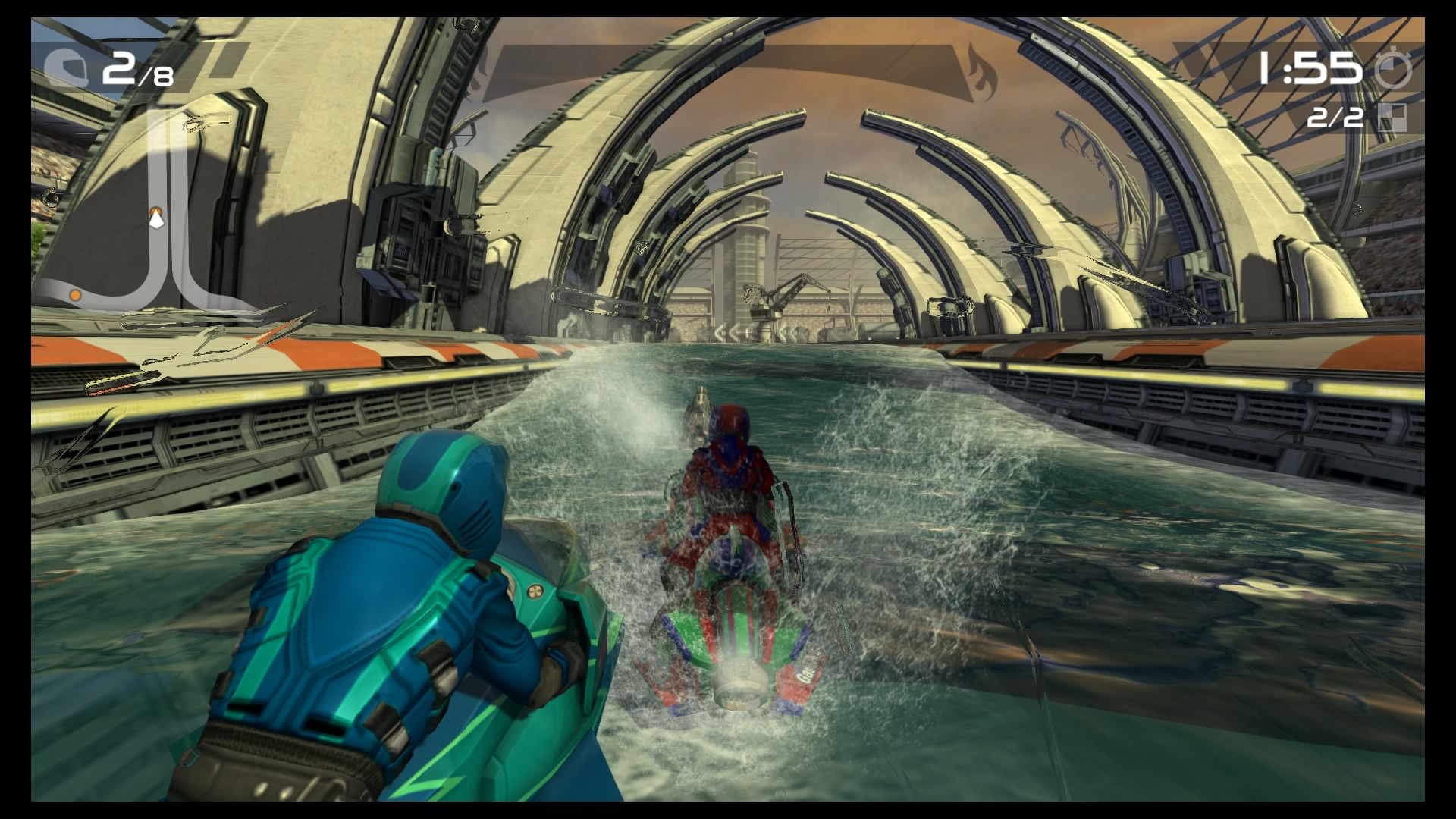
Task: Toggle the race timer showing 1:55
Action: (1308, 68)
